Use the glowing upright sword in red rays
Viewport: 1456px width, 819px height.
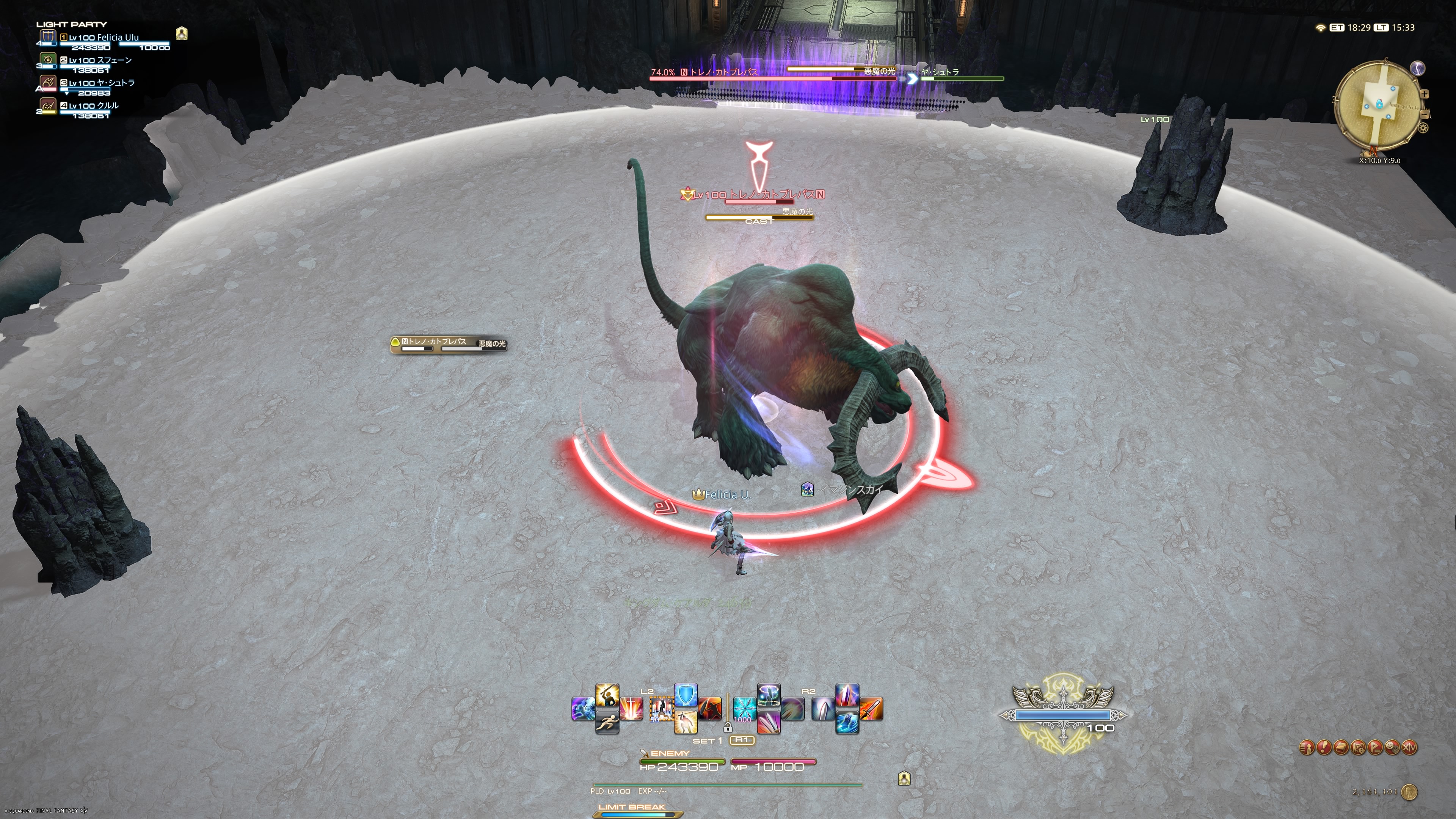(631, 709)
